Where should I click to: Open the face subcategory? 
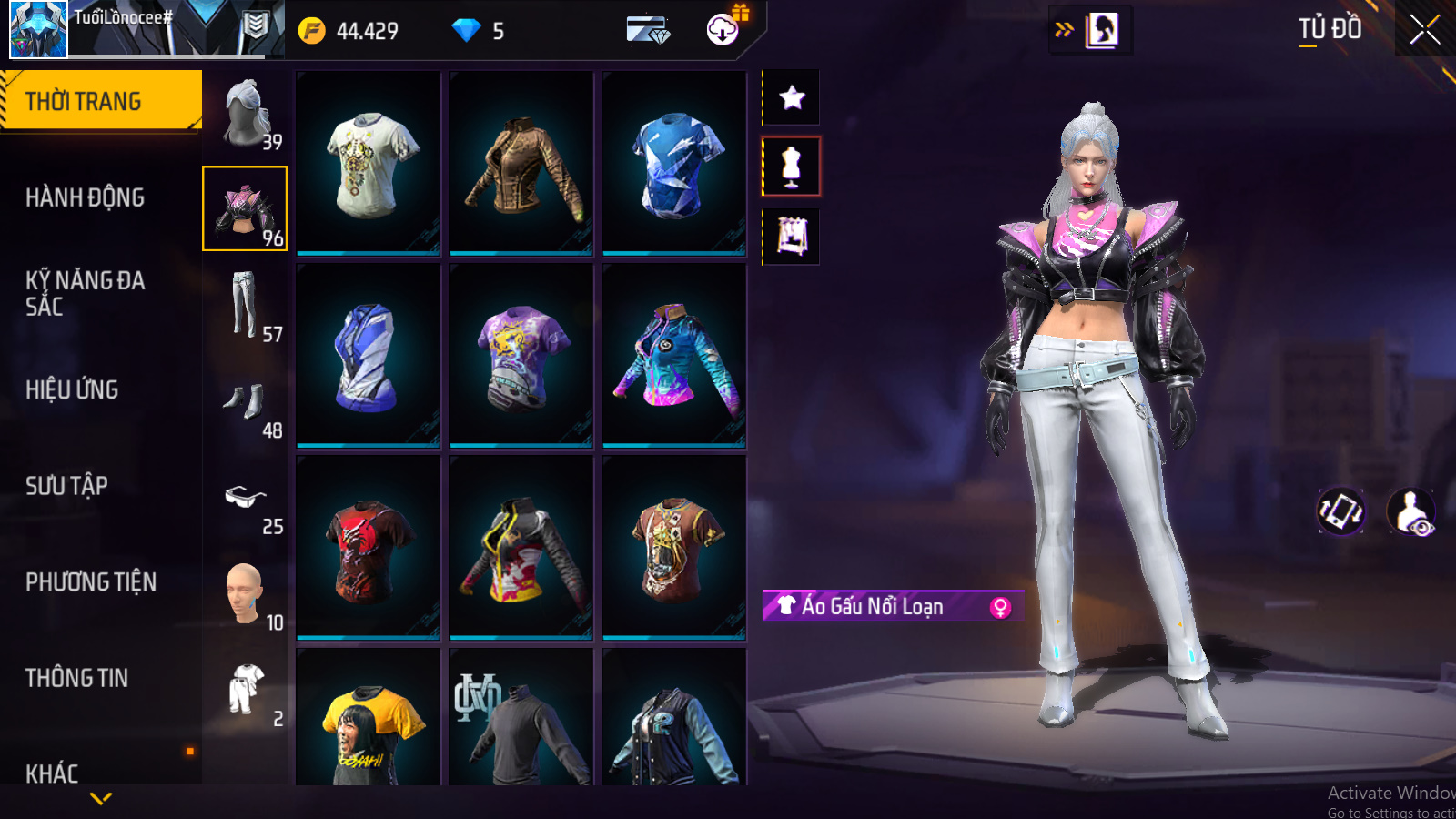[245, 594]
